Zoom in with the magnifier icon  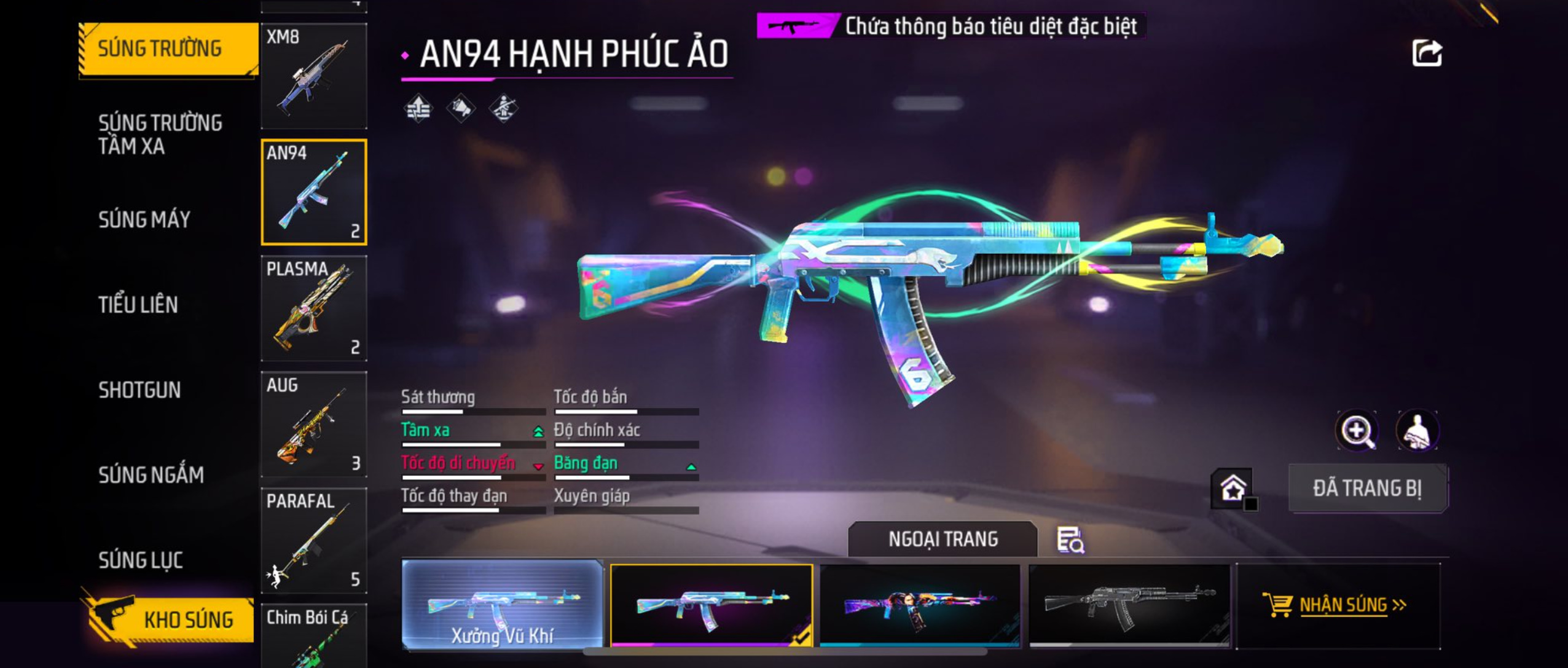click(1357, 431)
